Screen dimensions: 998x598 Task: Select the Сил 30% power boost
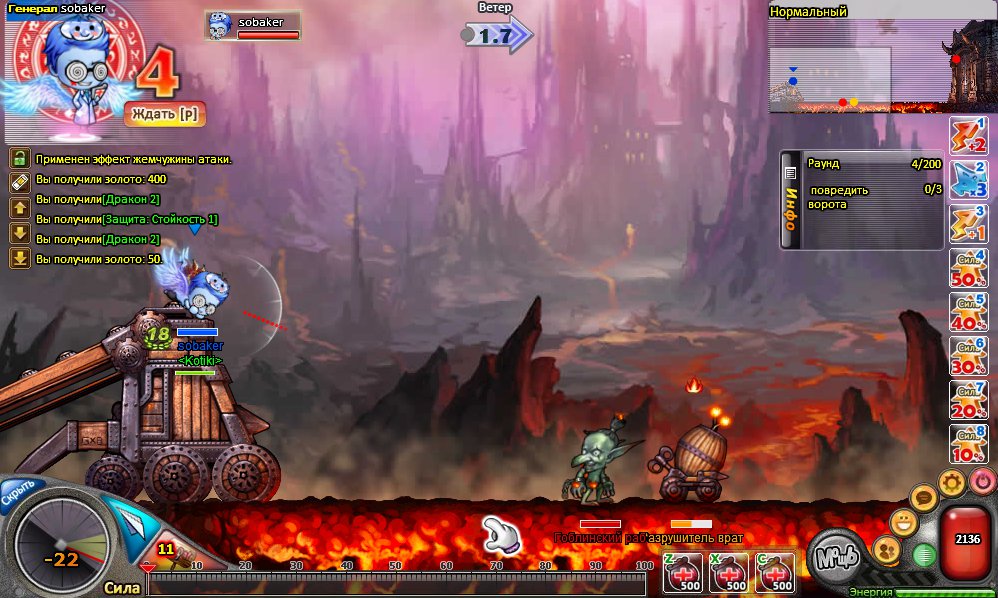tap(968, 356)
